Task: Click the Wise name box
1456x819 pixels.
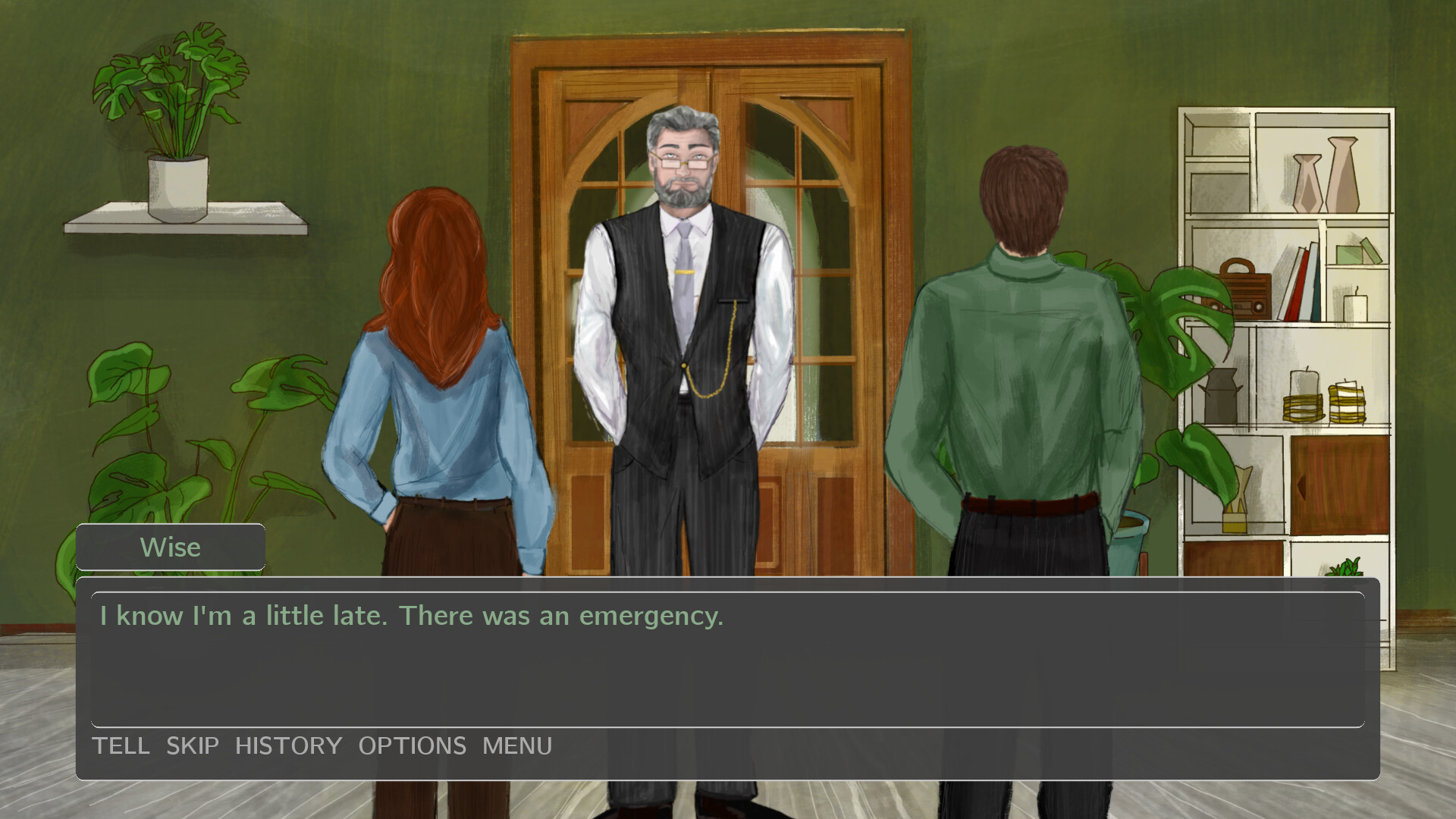Action: click(170, 546)
